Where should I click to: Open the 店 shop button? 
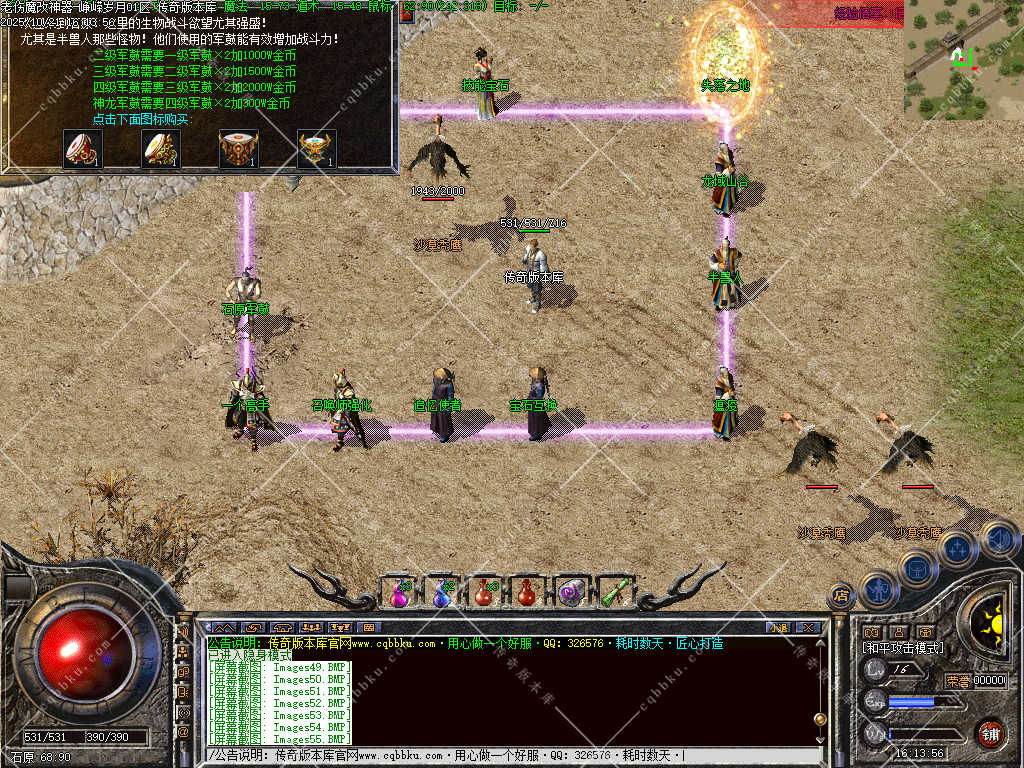click(x=842, y=596)
